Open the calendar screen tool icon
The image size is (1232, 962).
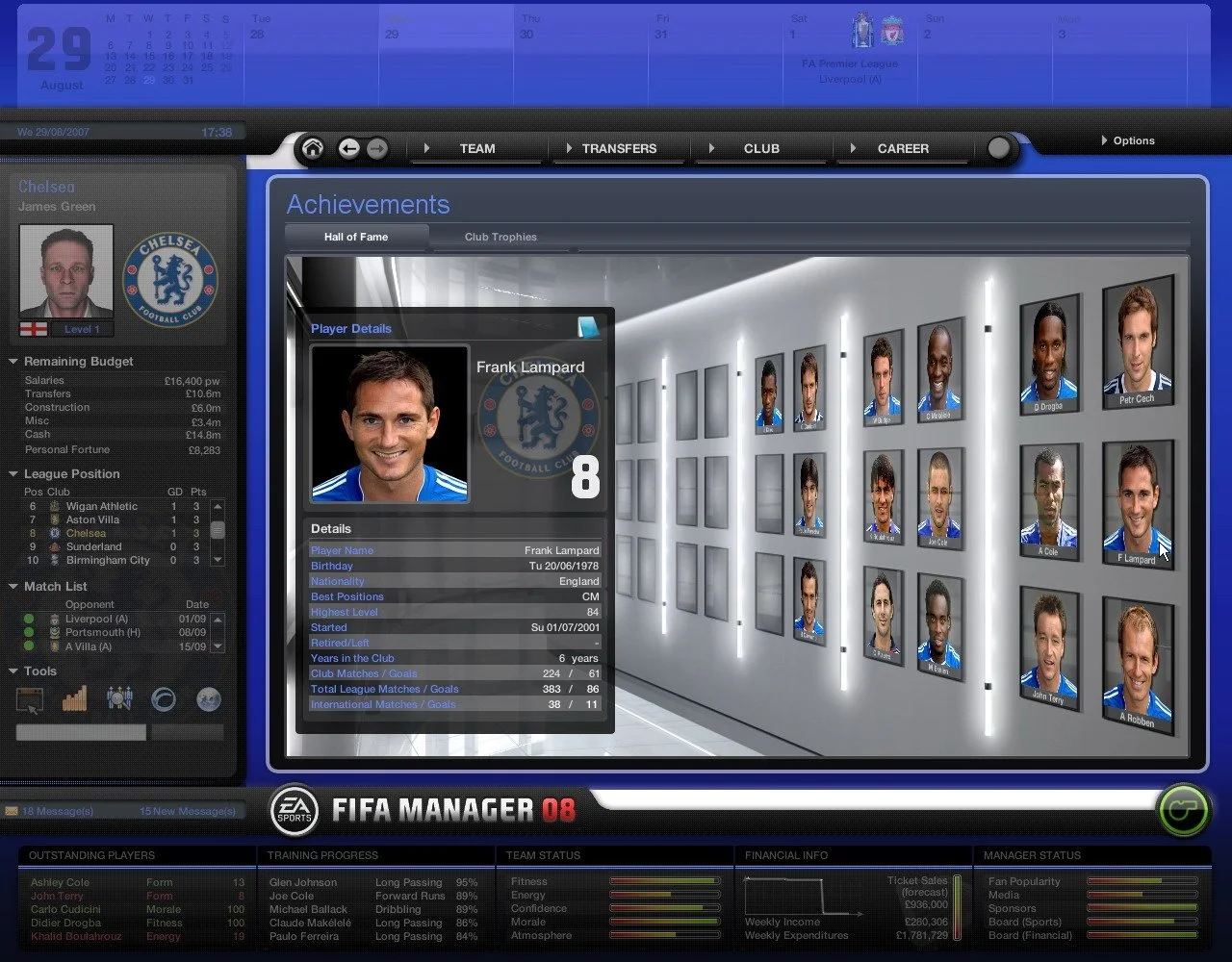point(30,699)
